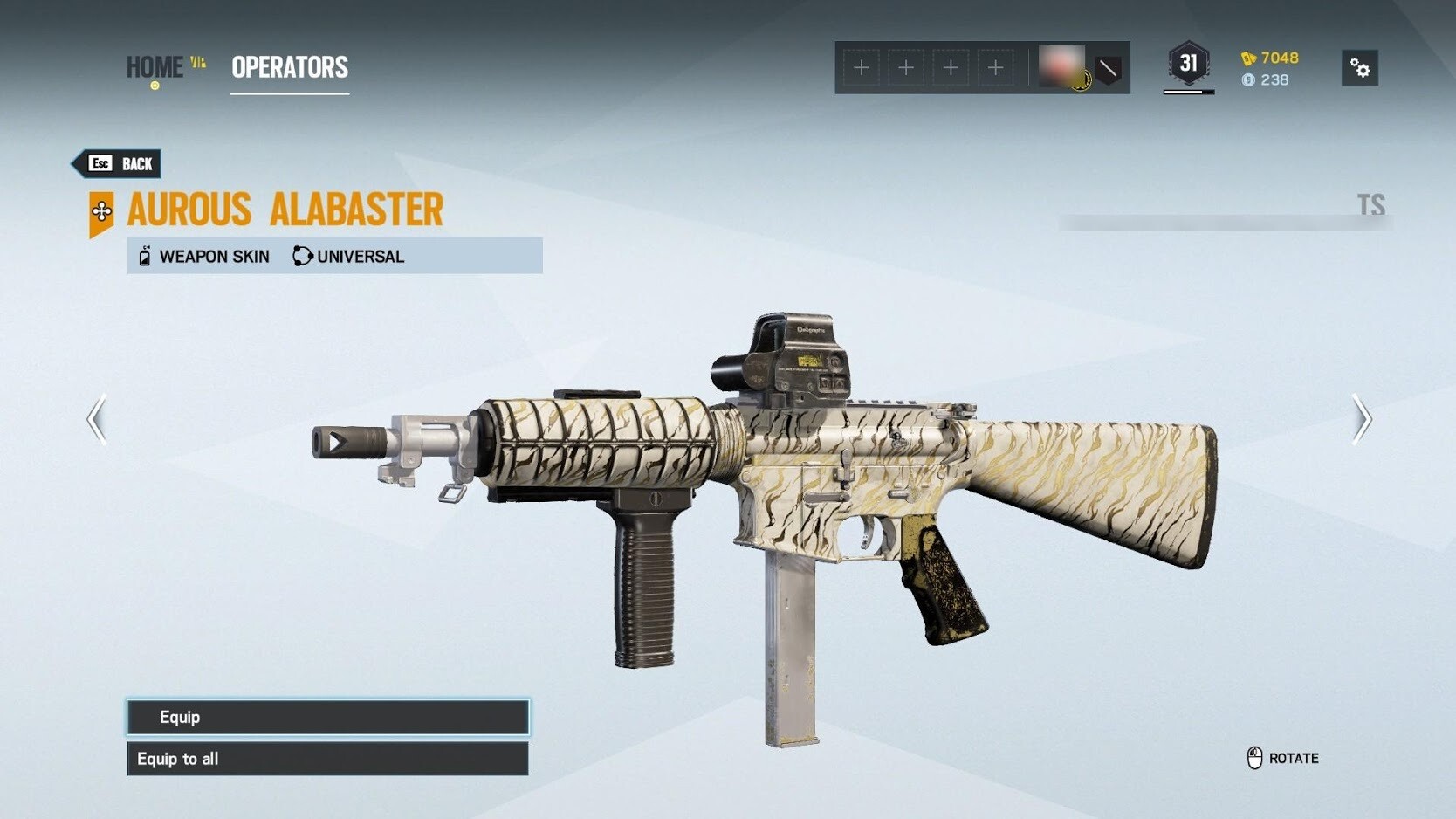The width and height of the screenshot is (1456, 819).
Task: Choose Equip to all
Action: 327,759
